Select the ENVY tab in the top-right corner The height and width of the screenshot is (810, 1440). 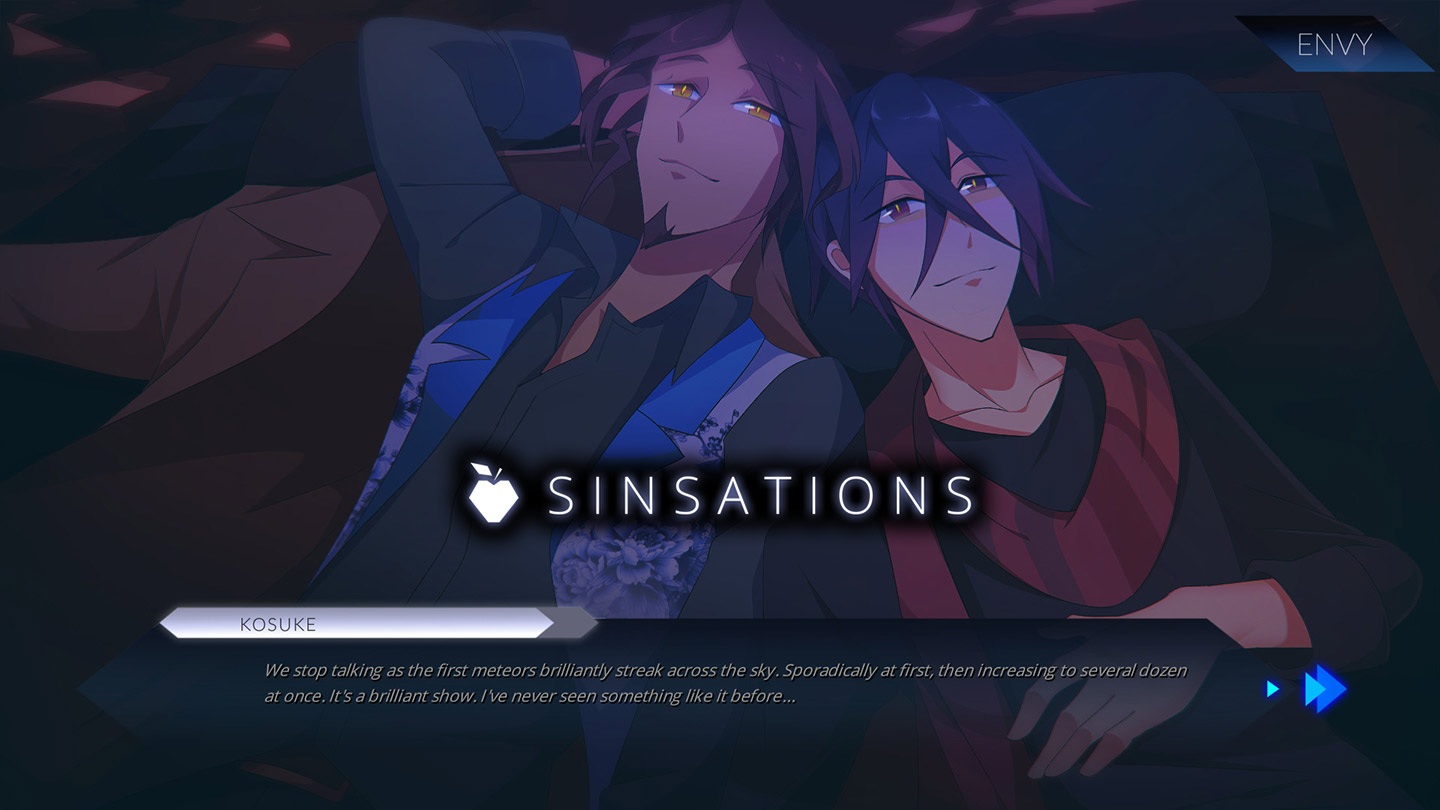[1335, 44]
